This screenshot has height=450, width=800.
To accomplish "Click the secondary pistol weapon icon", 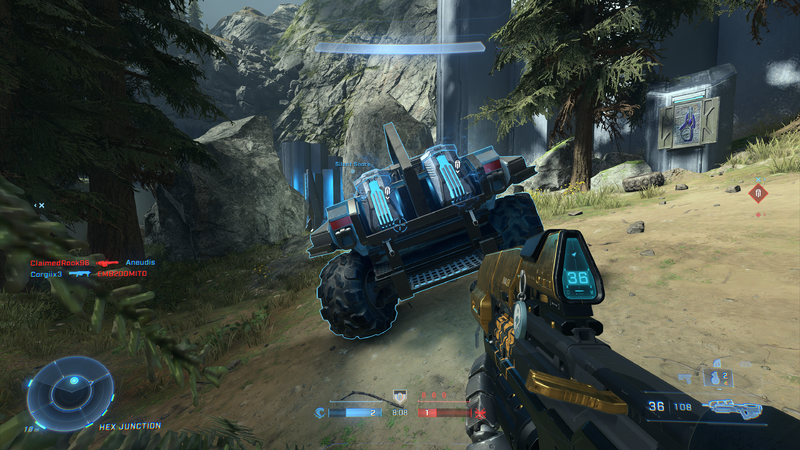I will [686, 377].
